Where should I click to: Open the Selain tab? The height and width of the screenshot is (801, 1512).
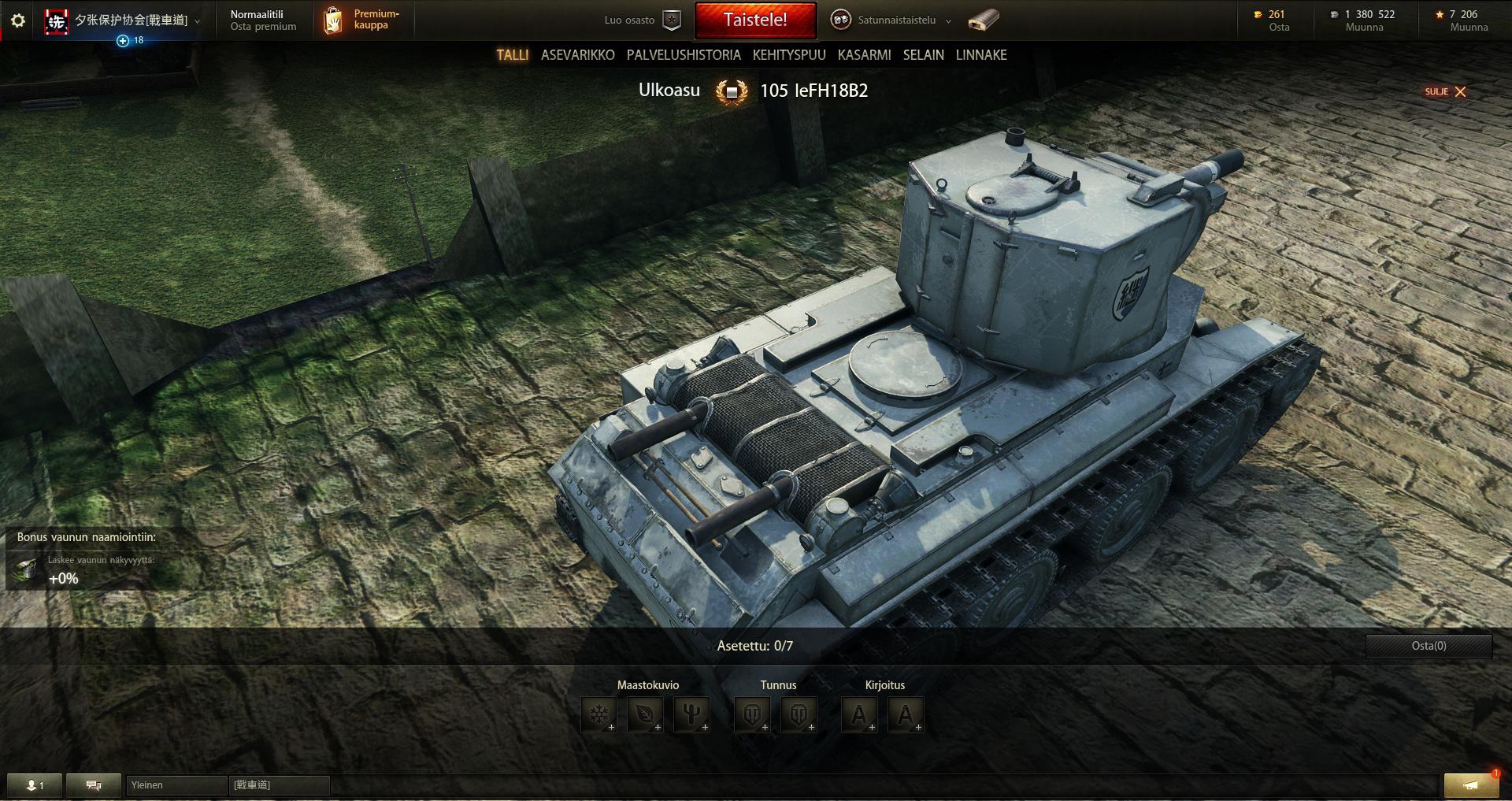pyautogui.click(x=923, y=55)
